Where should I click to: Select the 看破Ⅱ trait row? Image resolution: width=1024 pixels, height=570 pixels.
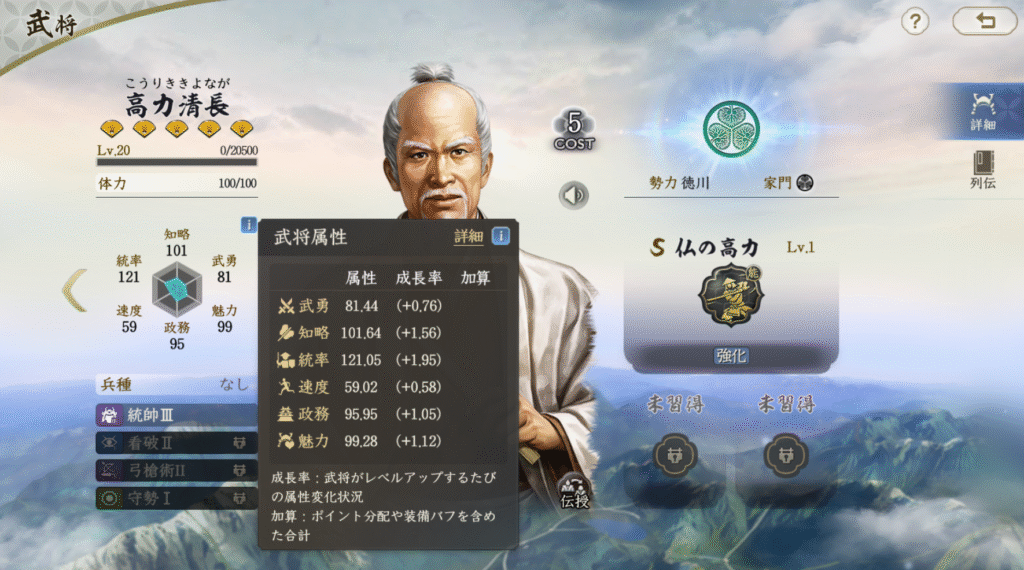coord(172,442)
